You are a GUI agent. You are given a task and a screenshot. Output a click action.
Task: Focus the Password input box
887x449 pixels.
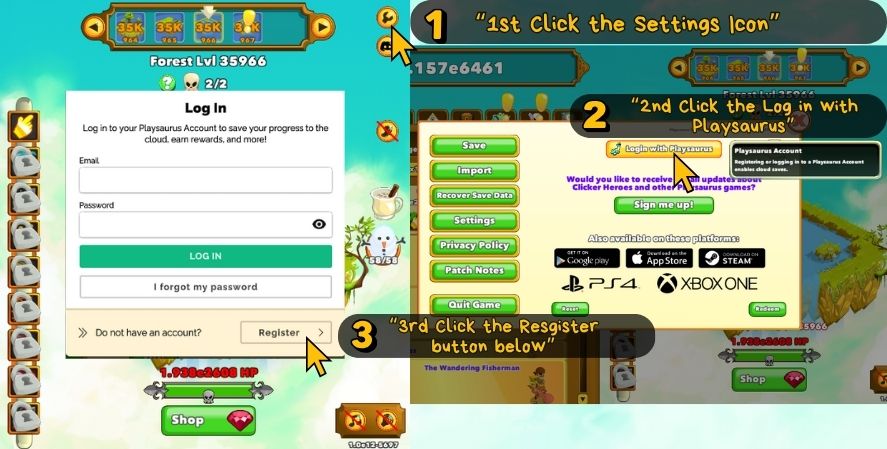(194, 224)
